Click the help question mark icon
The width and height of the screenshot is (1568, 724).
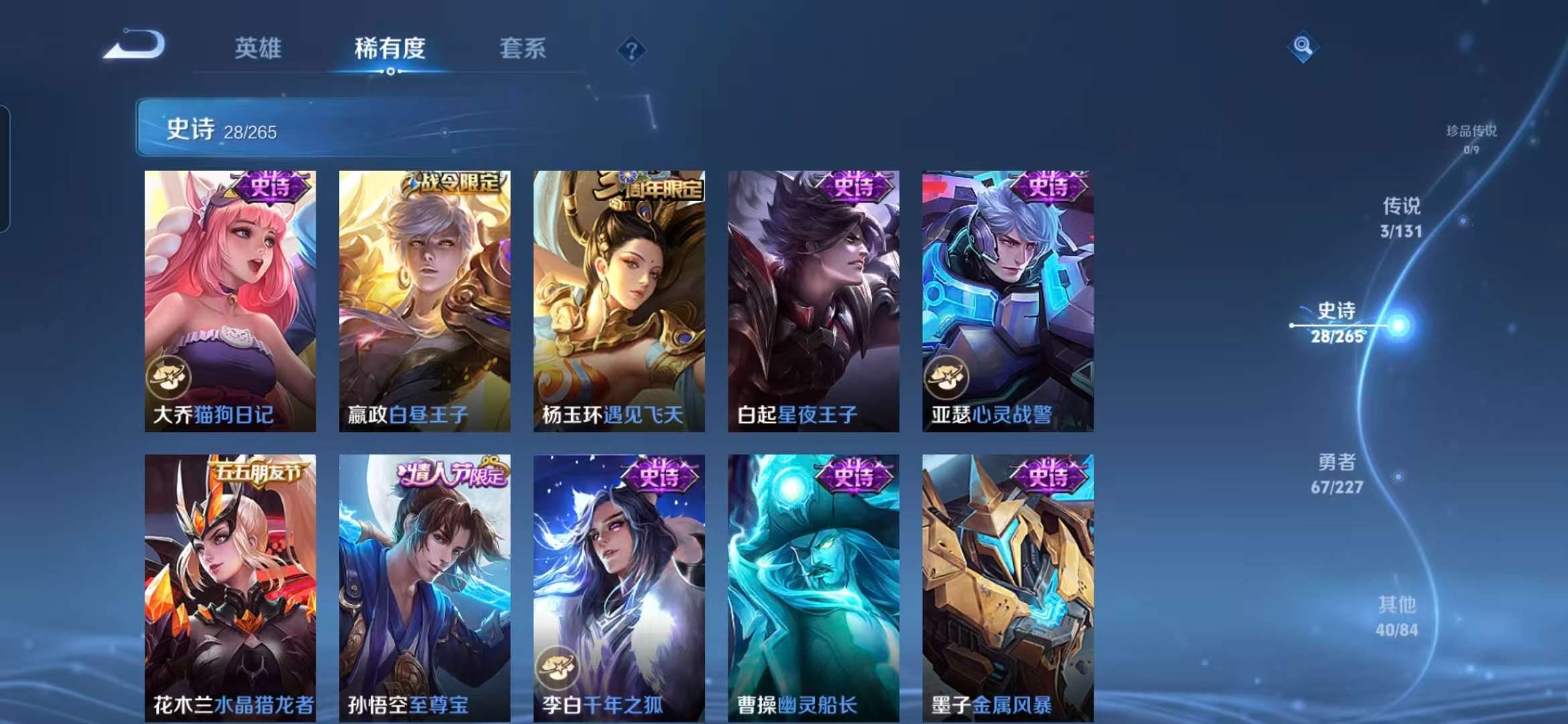[x=631, y=48]
